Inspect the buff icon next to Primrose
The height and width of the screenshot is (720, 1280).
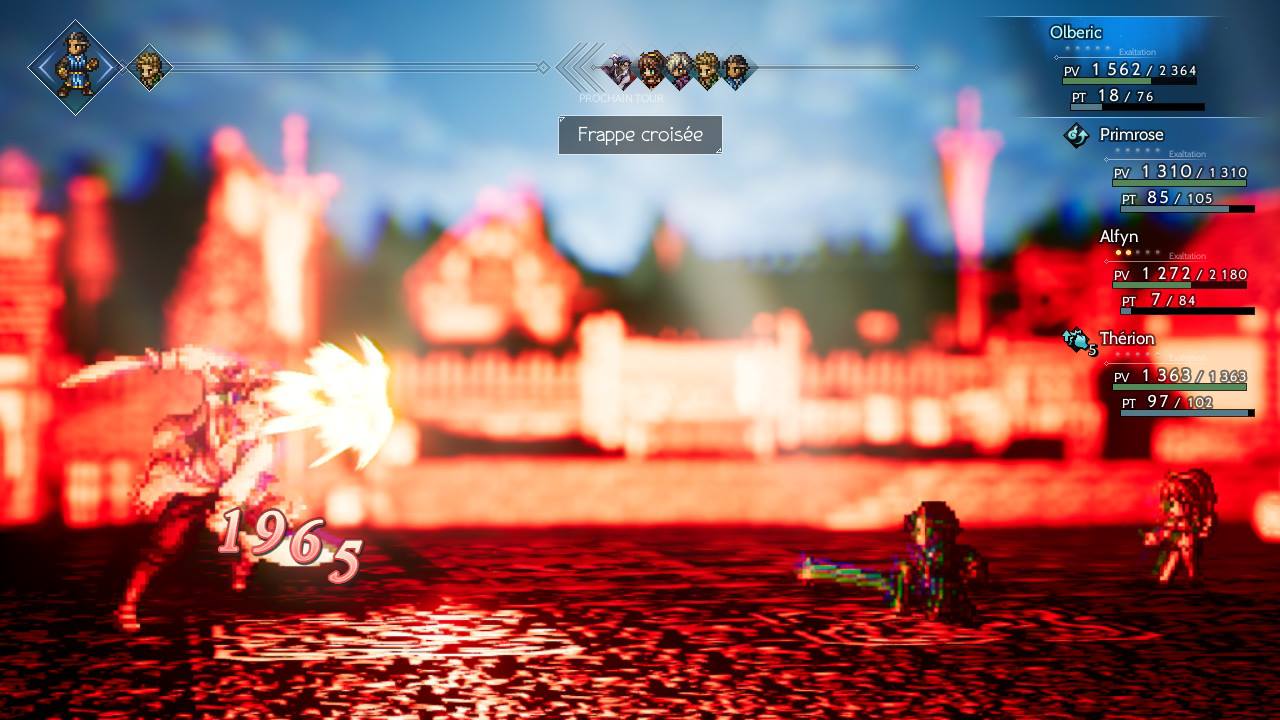point(1076,135)
